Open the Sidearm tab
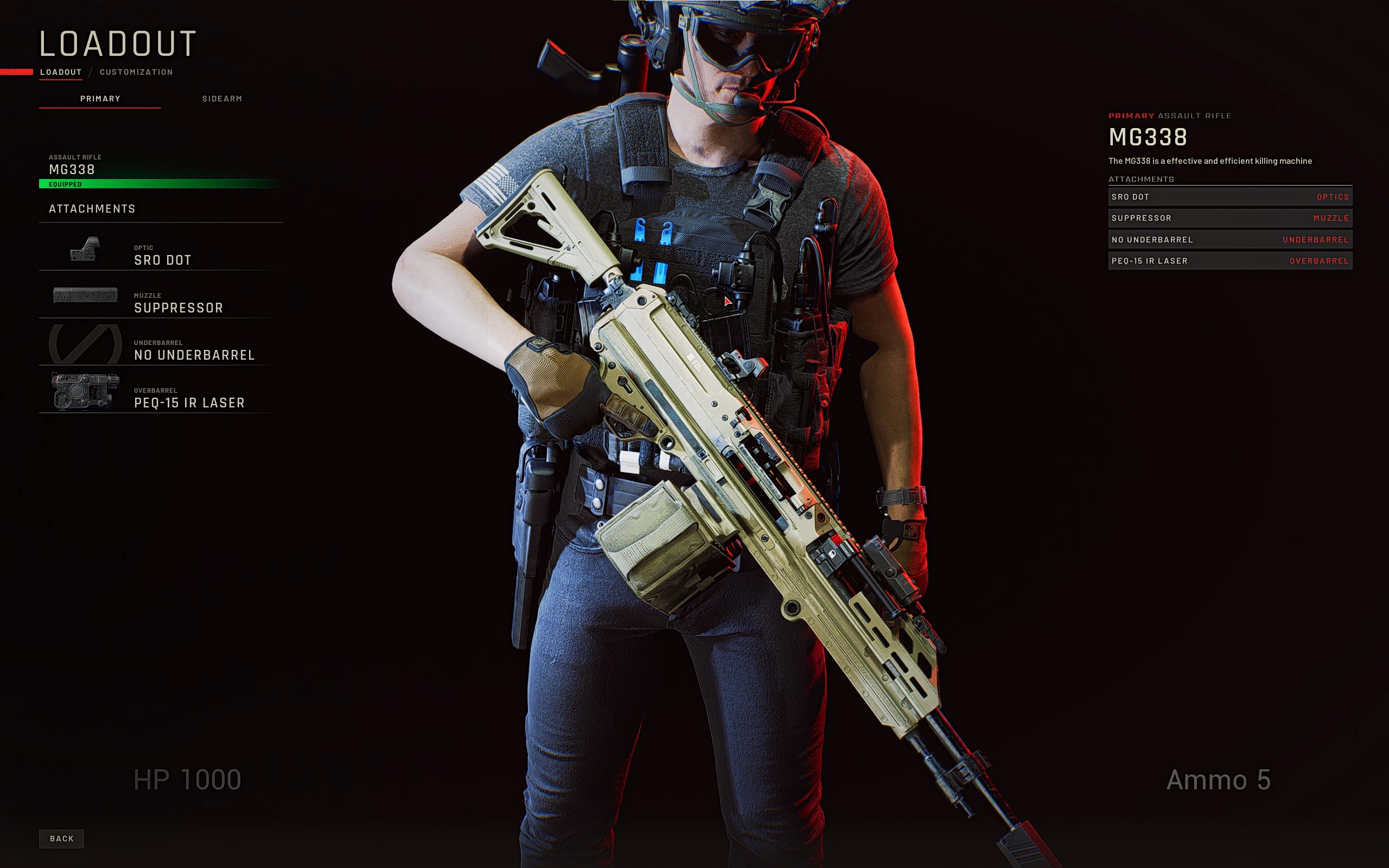Image resolution: width=1389 pixels, height=868 pixels. pyautogui.click(x=222, y=99)
